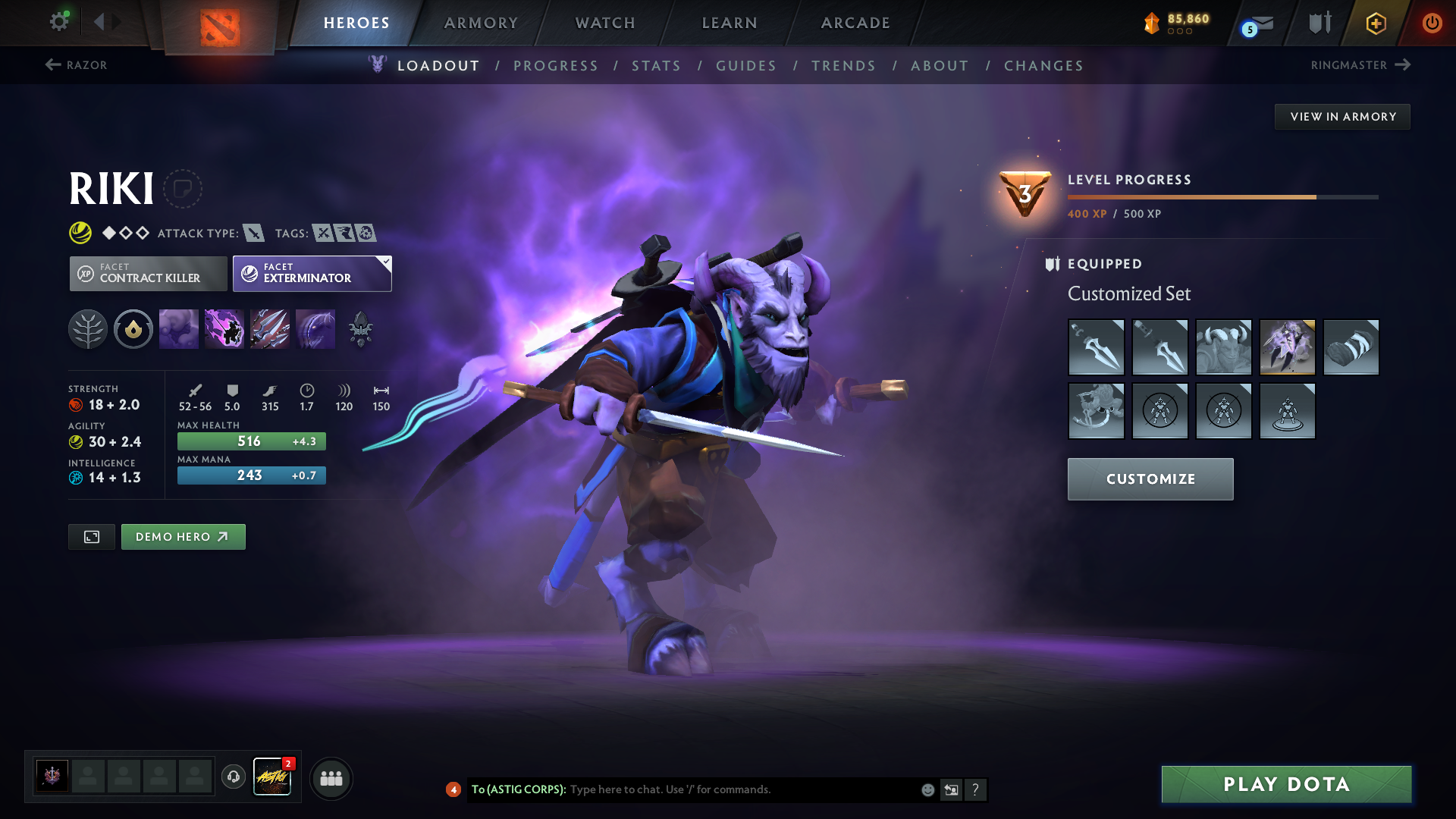The height and width of the screenshot is (819, 1456).
Task: Open the settings gear
Action: [x=58, y=21]
